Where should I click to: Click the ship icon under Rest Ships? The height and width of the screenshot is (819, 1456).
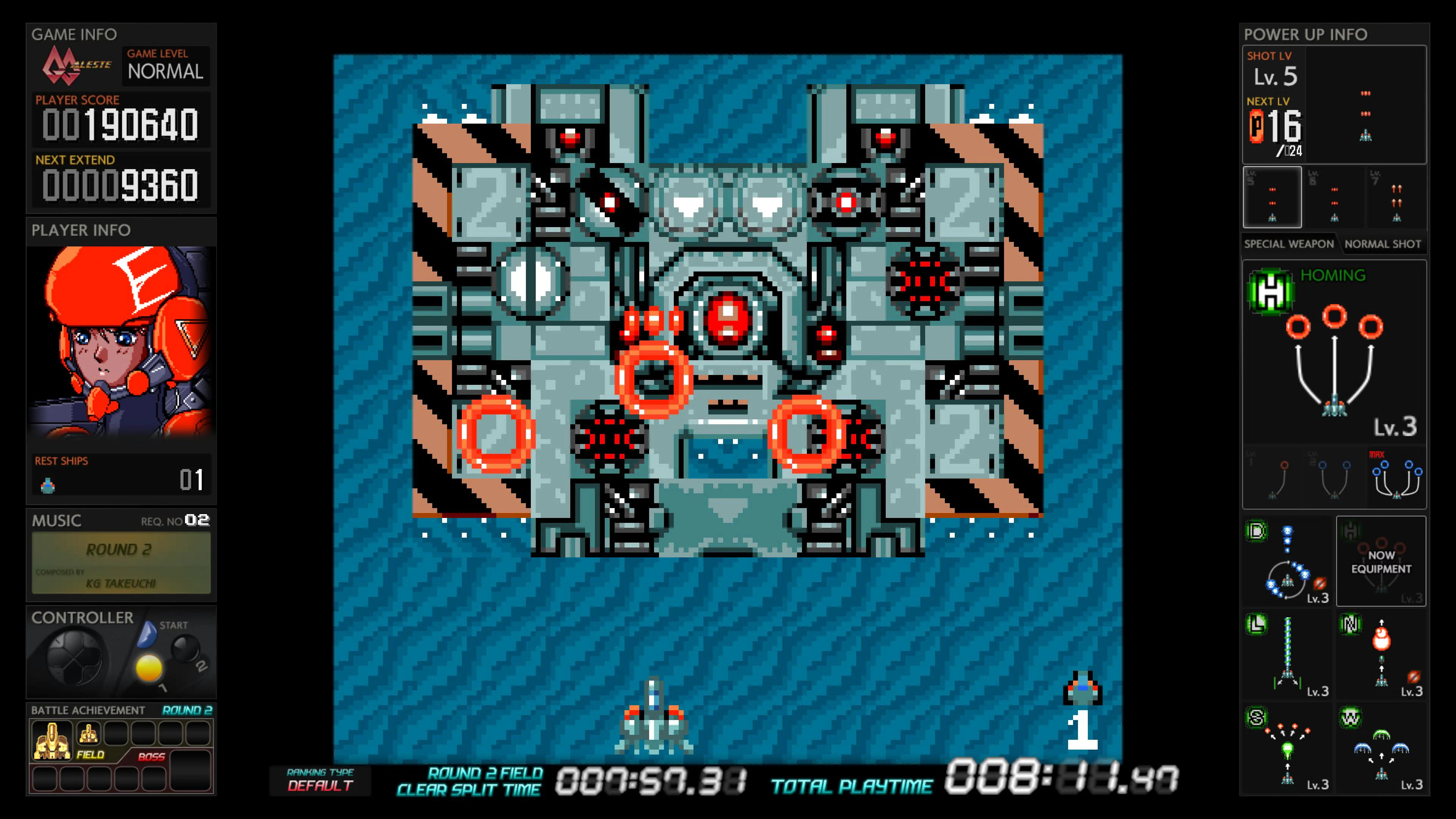pyautogui.click(x=48, y=485)
